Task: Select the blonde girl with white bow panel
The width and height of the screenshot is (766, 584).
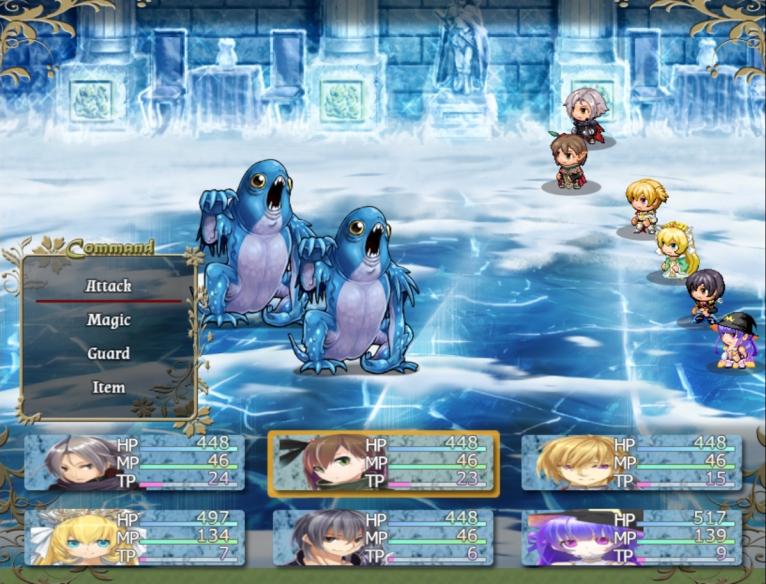Action: coord(133,537)
